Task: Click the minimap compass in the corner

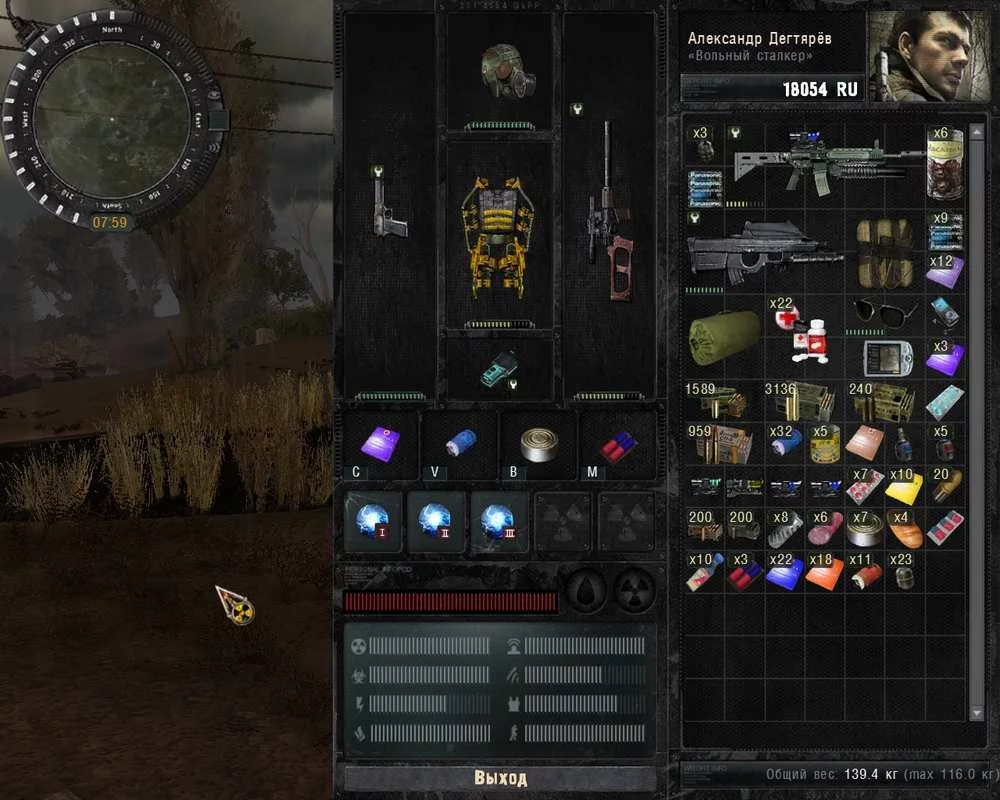Action: 112,114
